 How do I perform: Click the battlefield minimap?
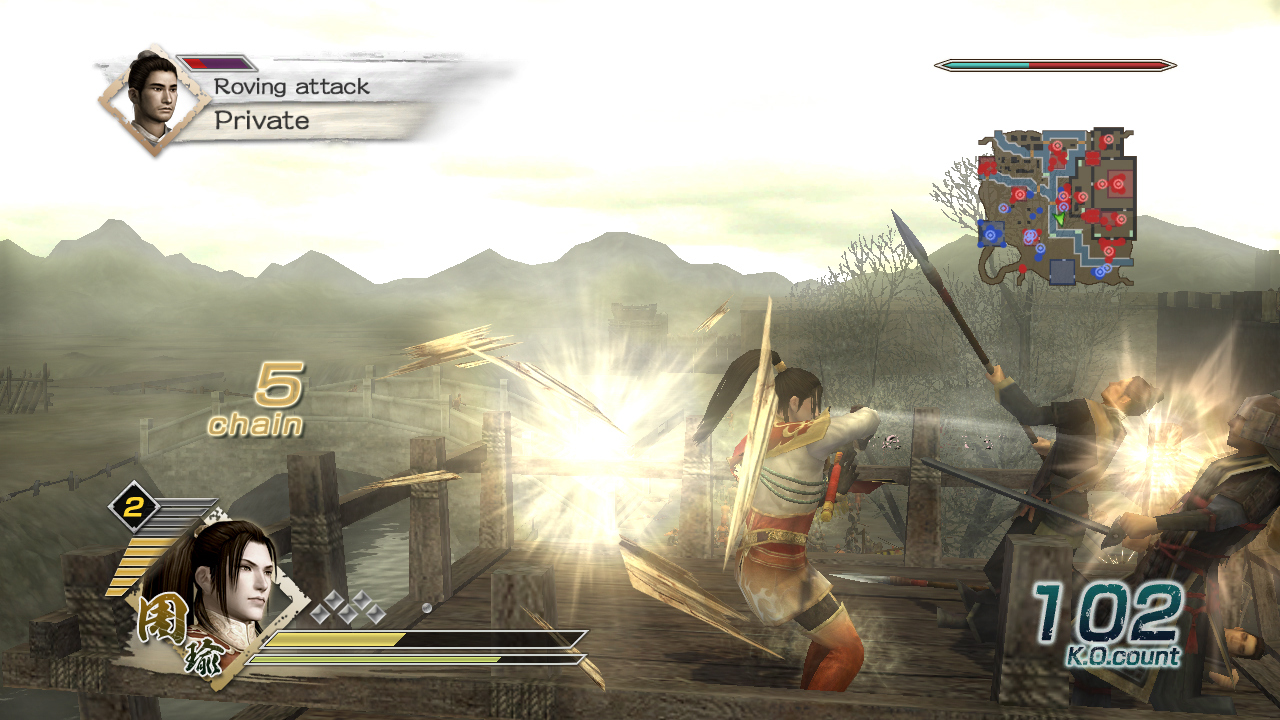(1058, 206)
